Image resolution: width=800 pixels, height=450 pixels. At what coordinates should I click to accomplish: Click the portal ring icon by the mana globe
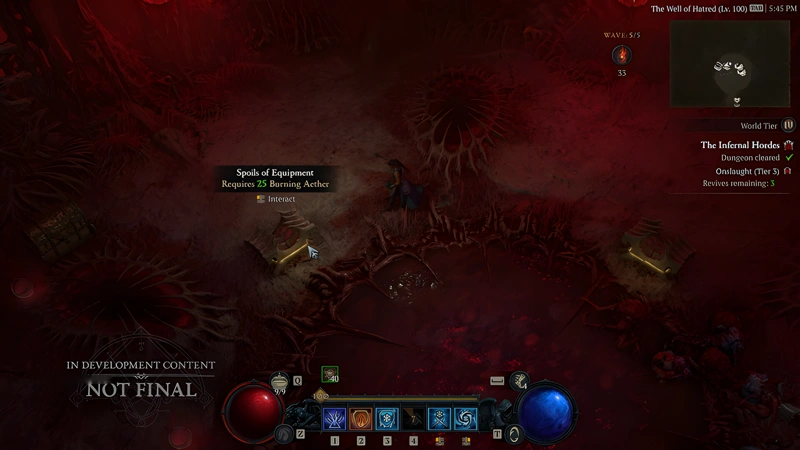[515, 434]
